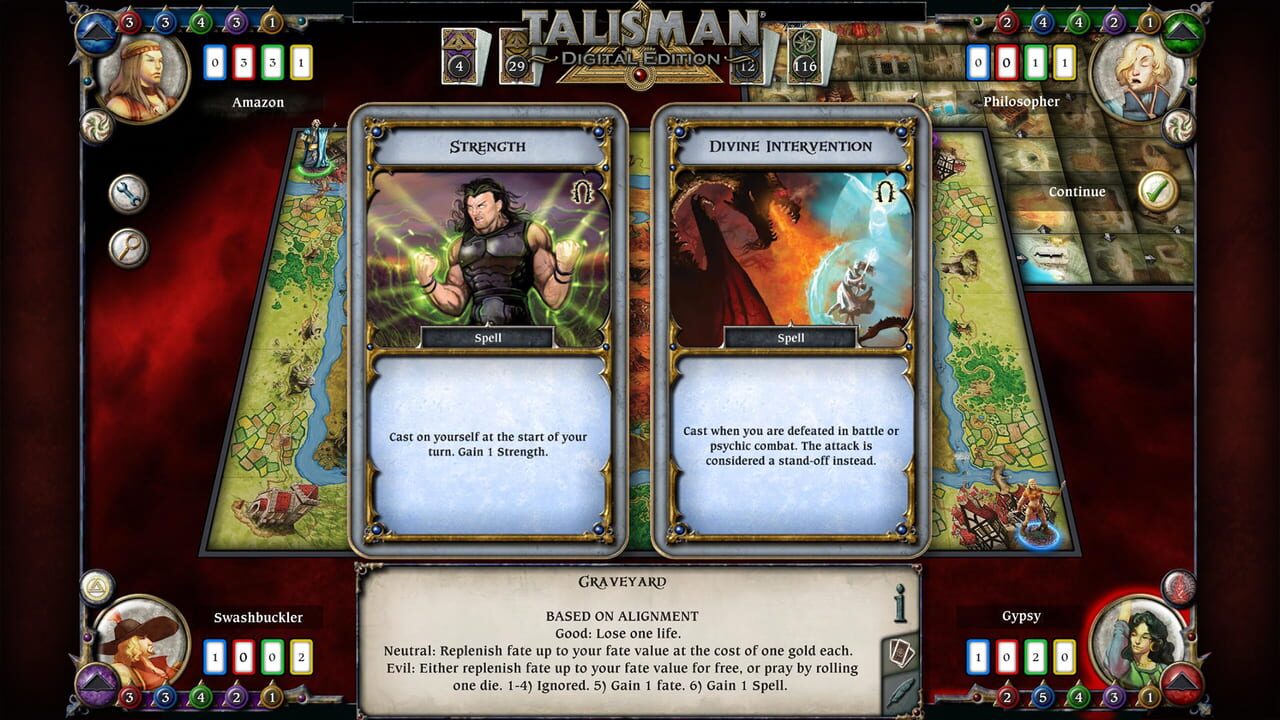Click the Gypsy gold counter showing 2

(x=1032, y=657)
